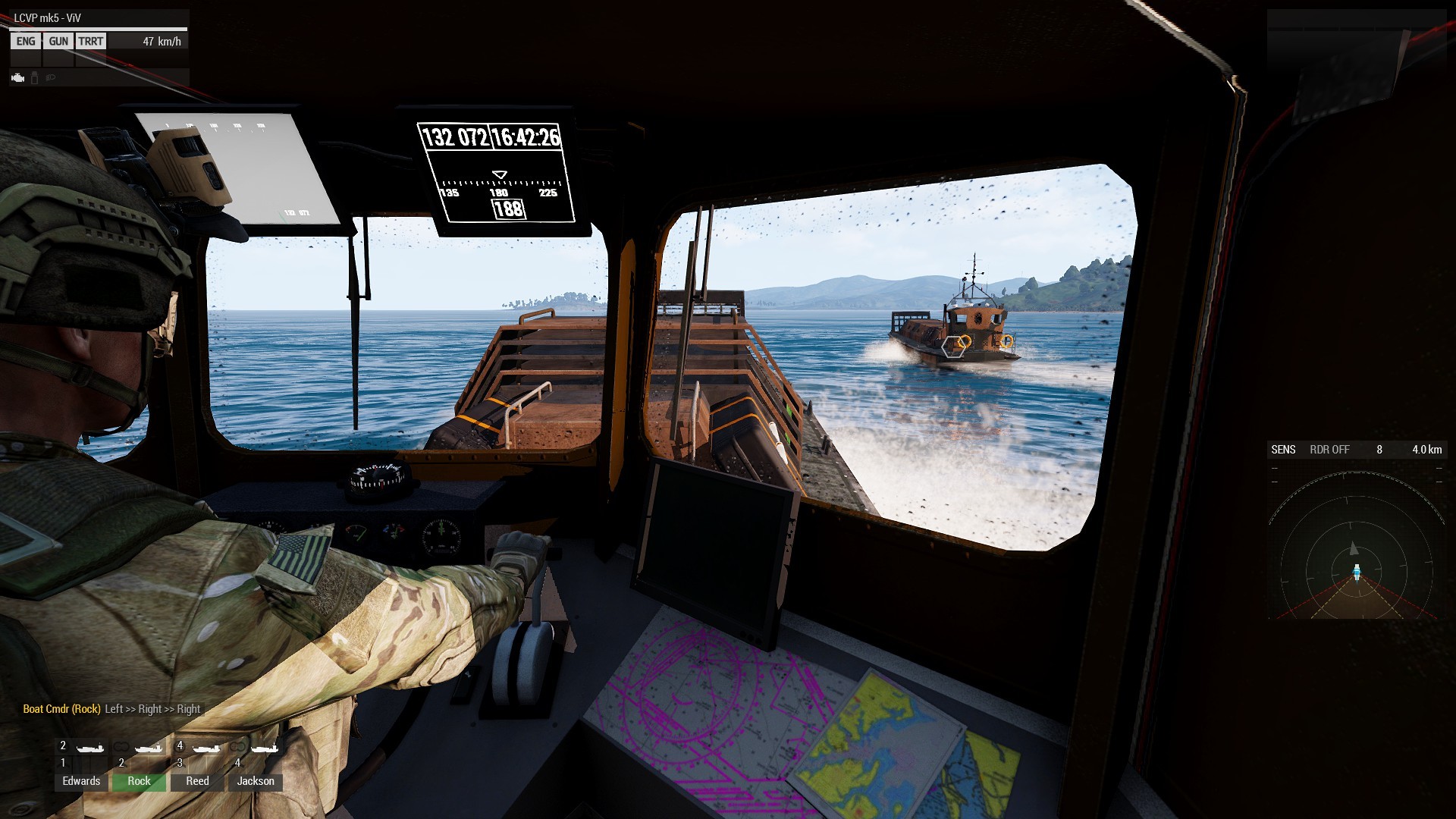Pick Jackson from the squad bar
1456x819 pixels.
coord(256,781)
